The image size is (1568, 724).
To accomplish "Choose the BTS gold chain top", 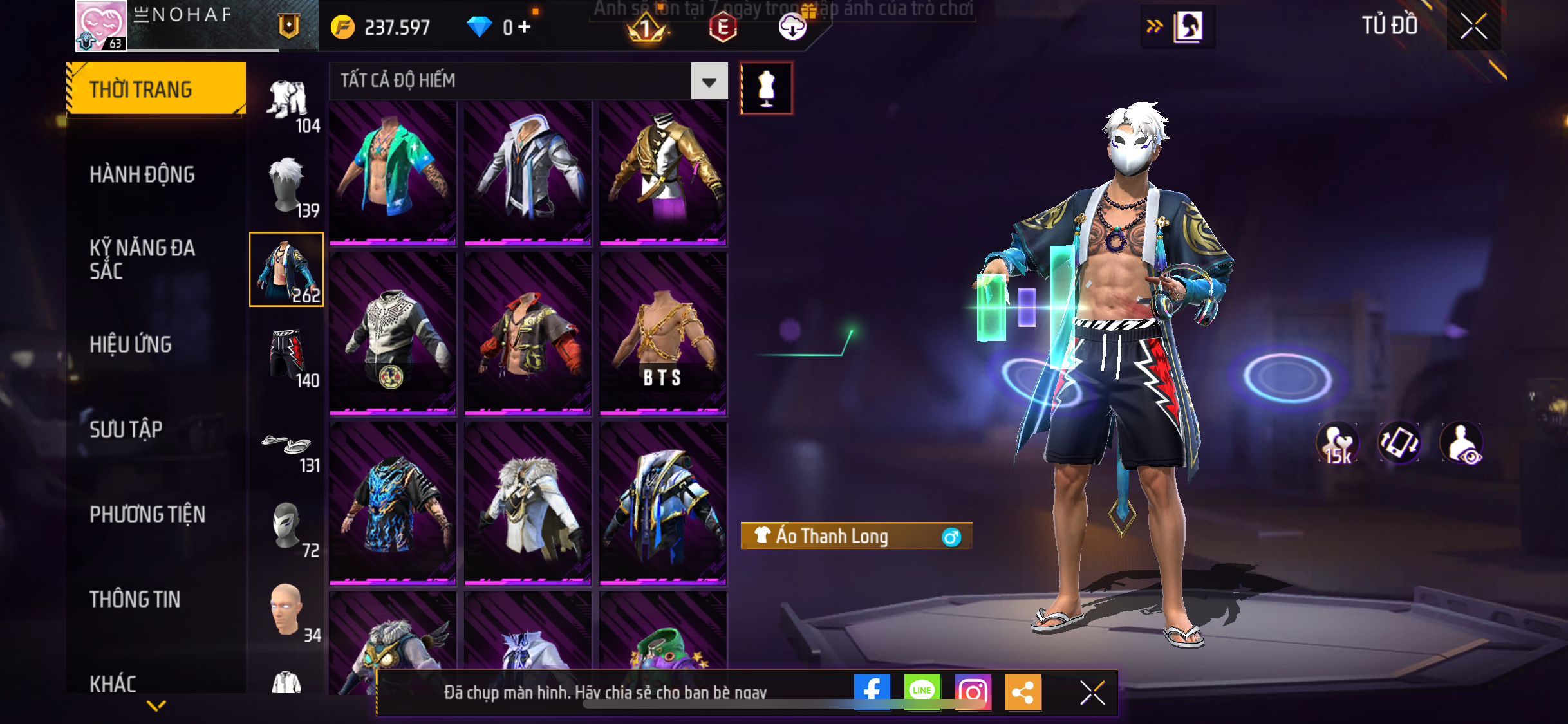I will tap(663, 333).
